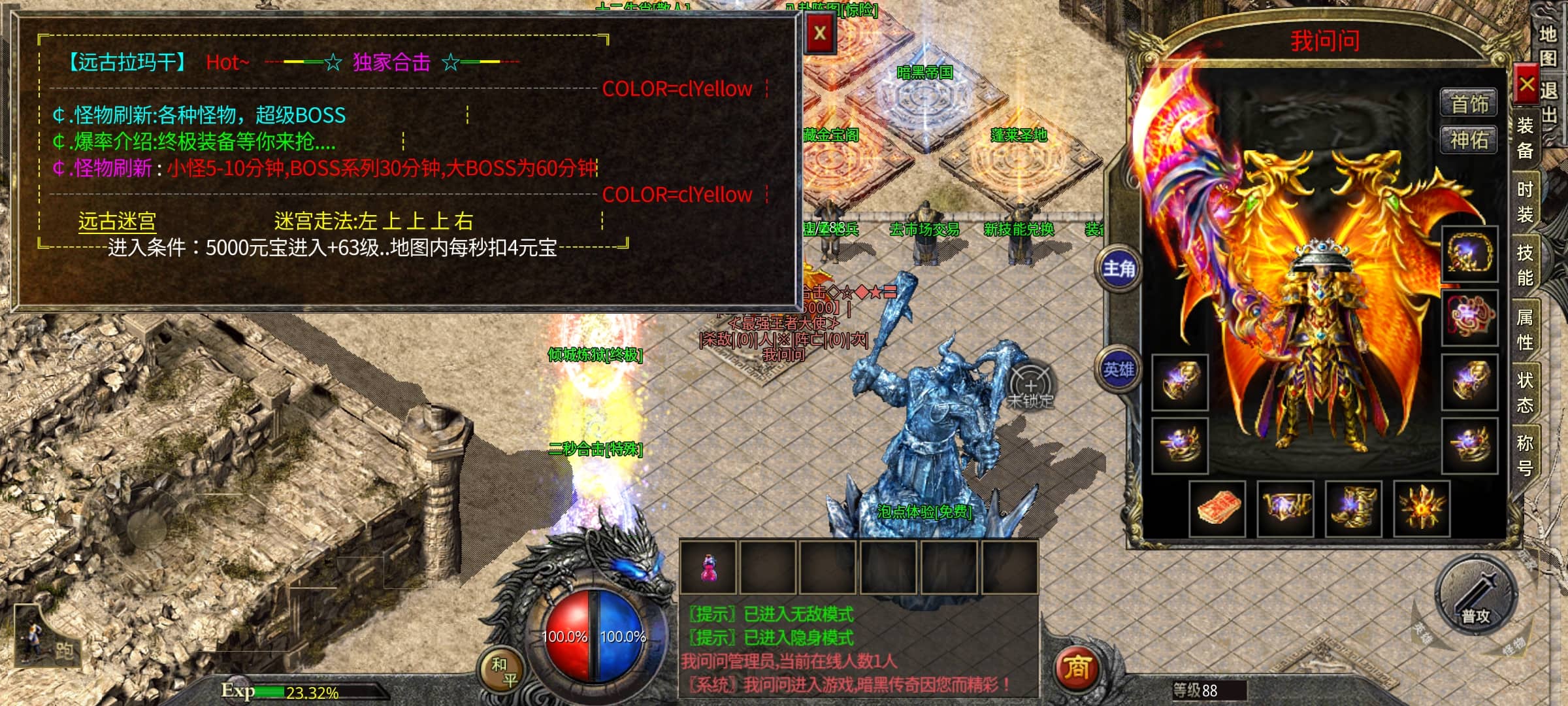Show the 首饰 accessories view
This screenshot has width=1568, height=706.
tap(1469, 104)
